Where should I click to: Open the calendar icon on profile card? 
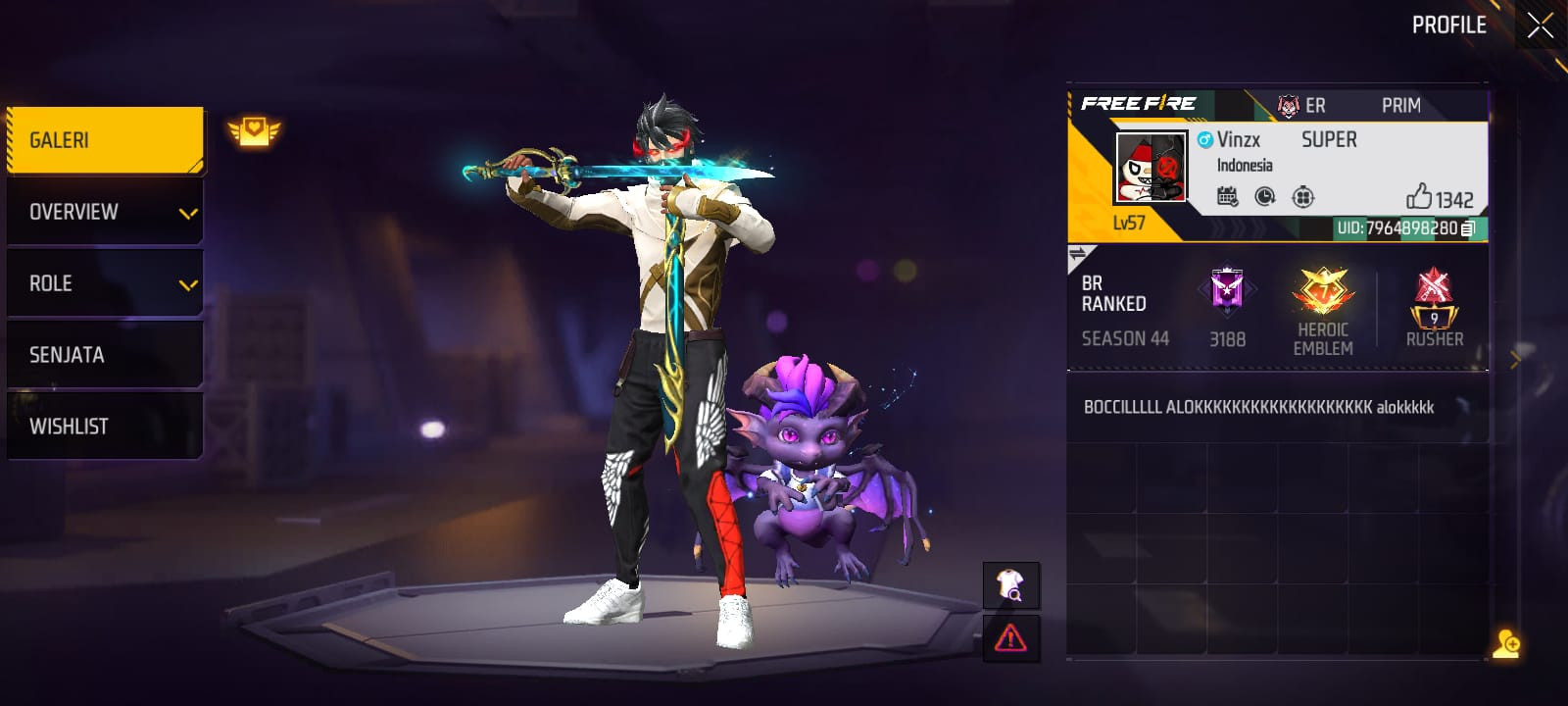coord(1227,197)
